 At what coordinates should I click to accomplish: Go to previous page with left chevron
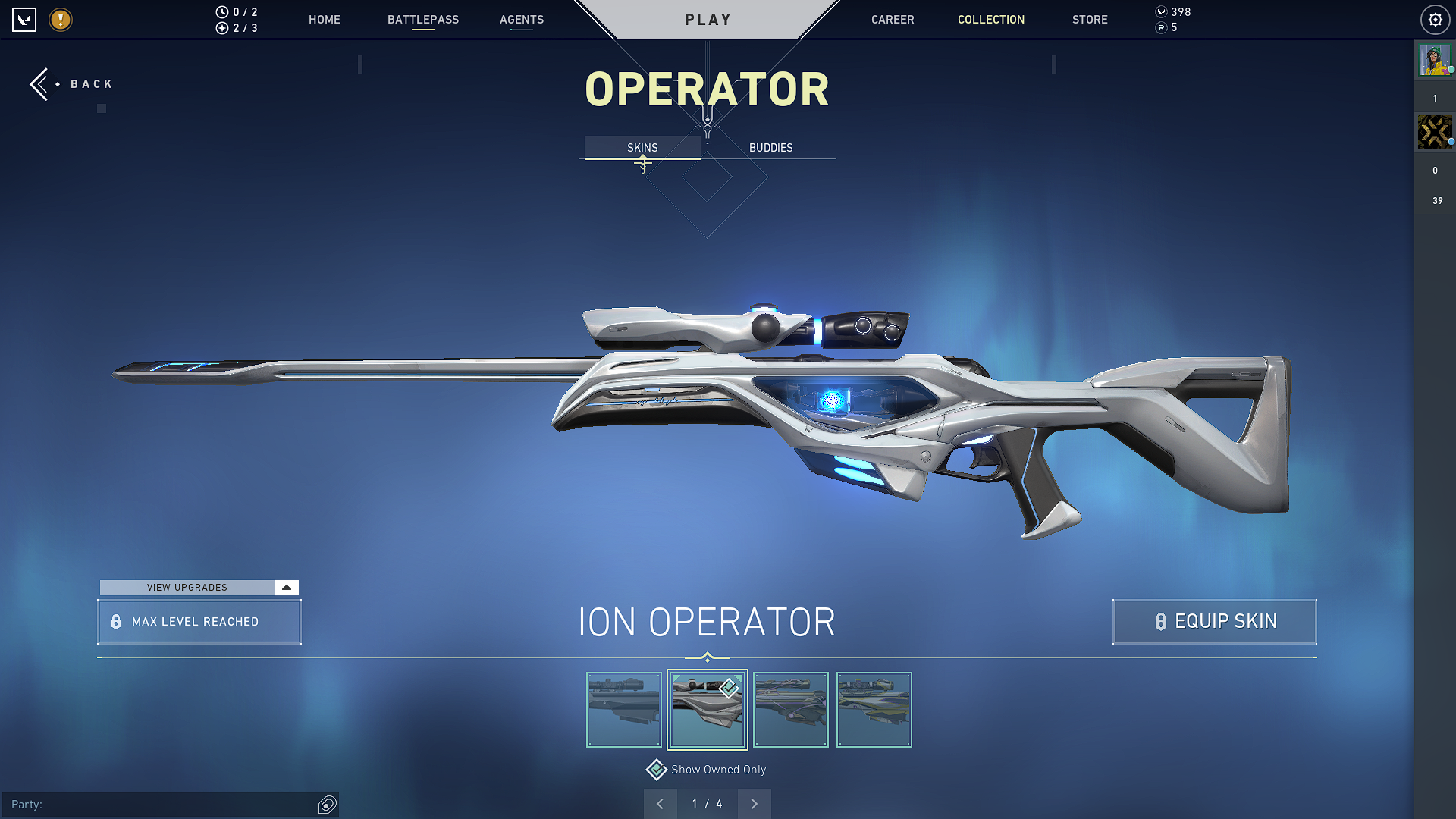(x=661, y=803)
